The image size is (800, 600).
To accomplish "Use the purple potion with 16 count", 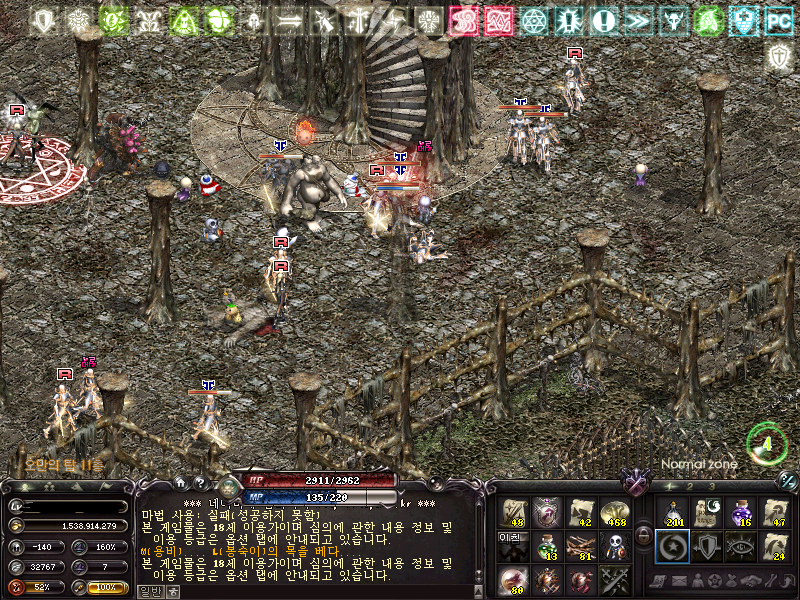I will (x=741, y=512).
